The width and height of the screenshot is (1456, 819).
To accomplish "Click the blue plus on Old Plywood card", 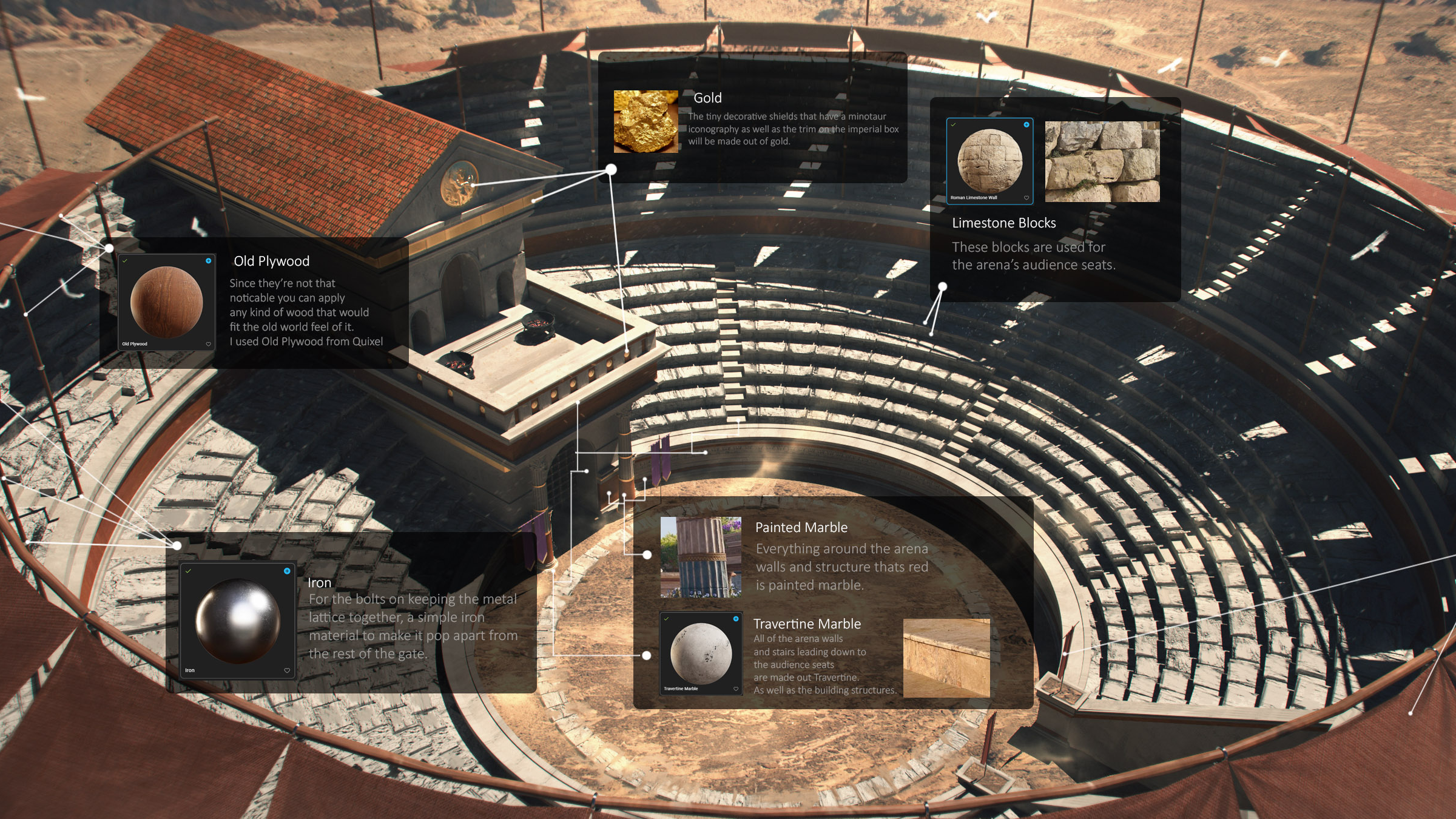I will coord(209,261).
